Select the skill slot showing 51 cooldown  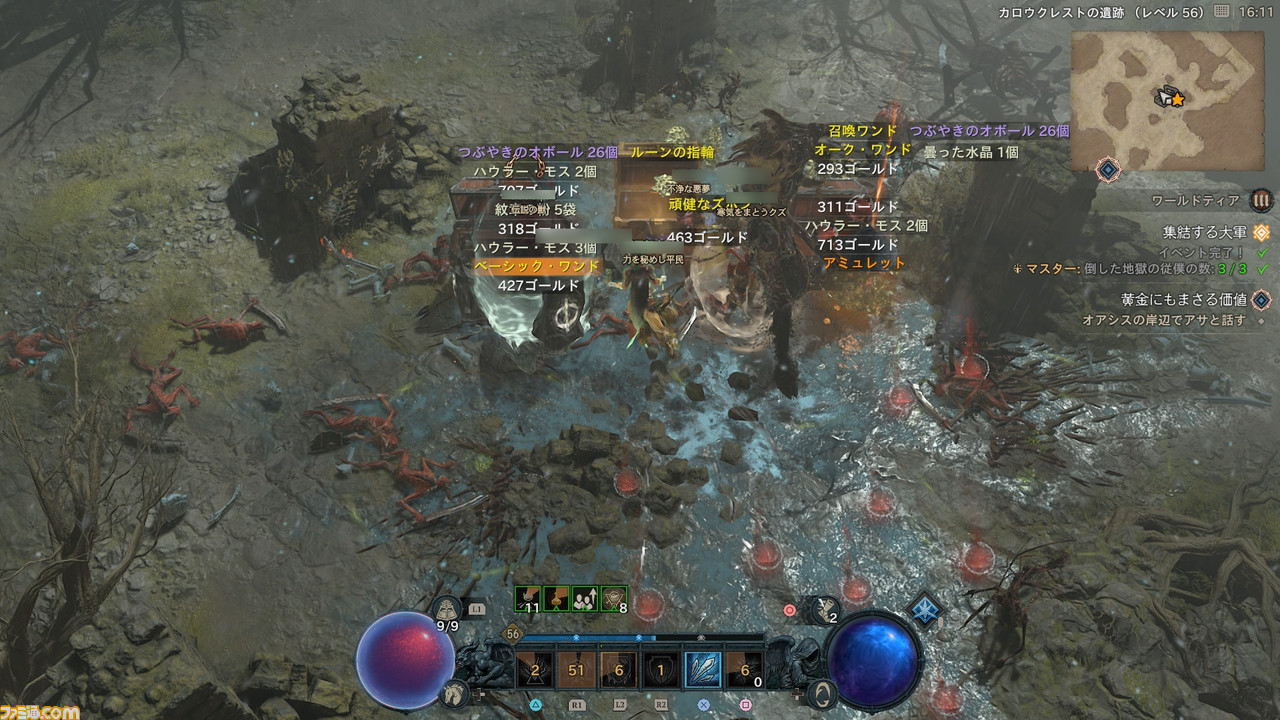click(x=575, y=670)
